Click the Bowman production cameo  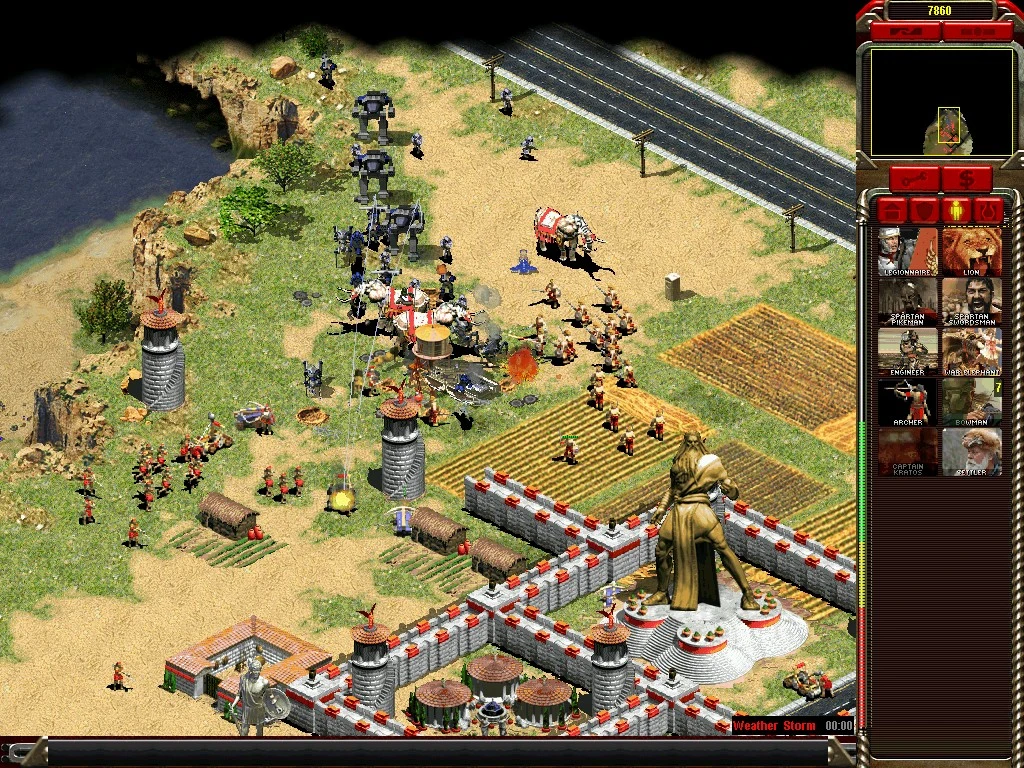click(971, 402)
